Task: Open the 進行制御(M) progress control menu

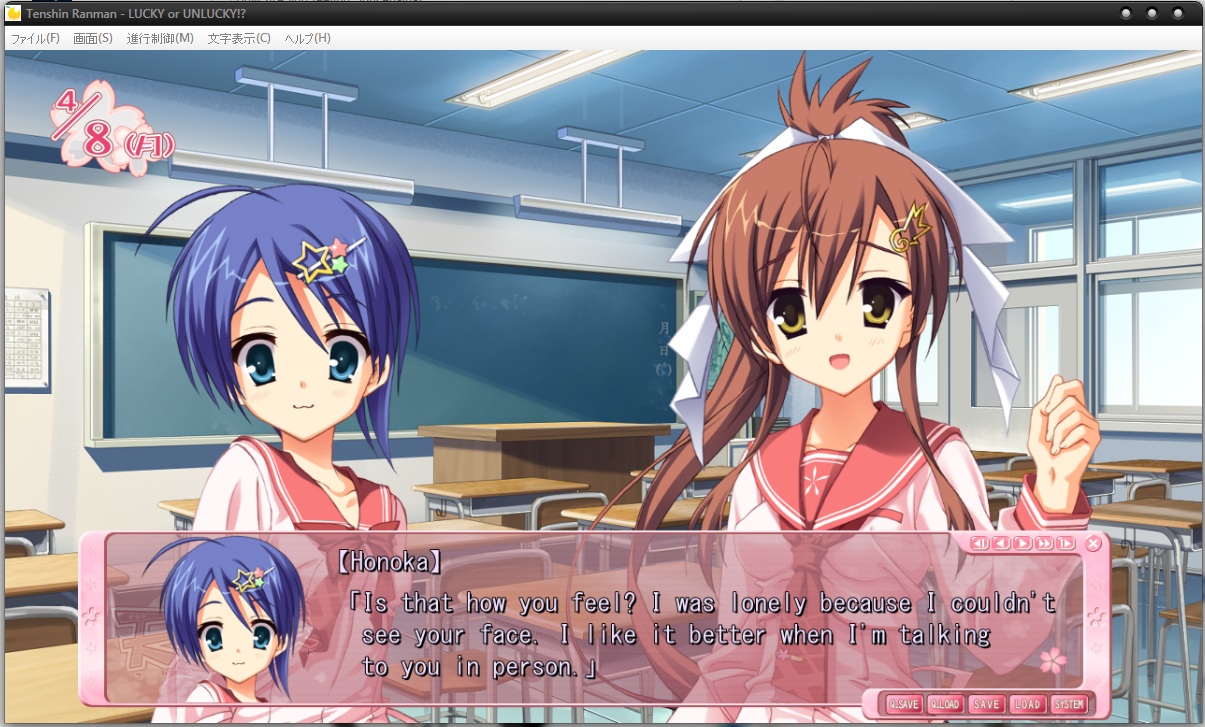Action: coord(160,38)
